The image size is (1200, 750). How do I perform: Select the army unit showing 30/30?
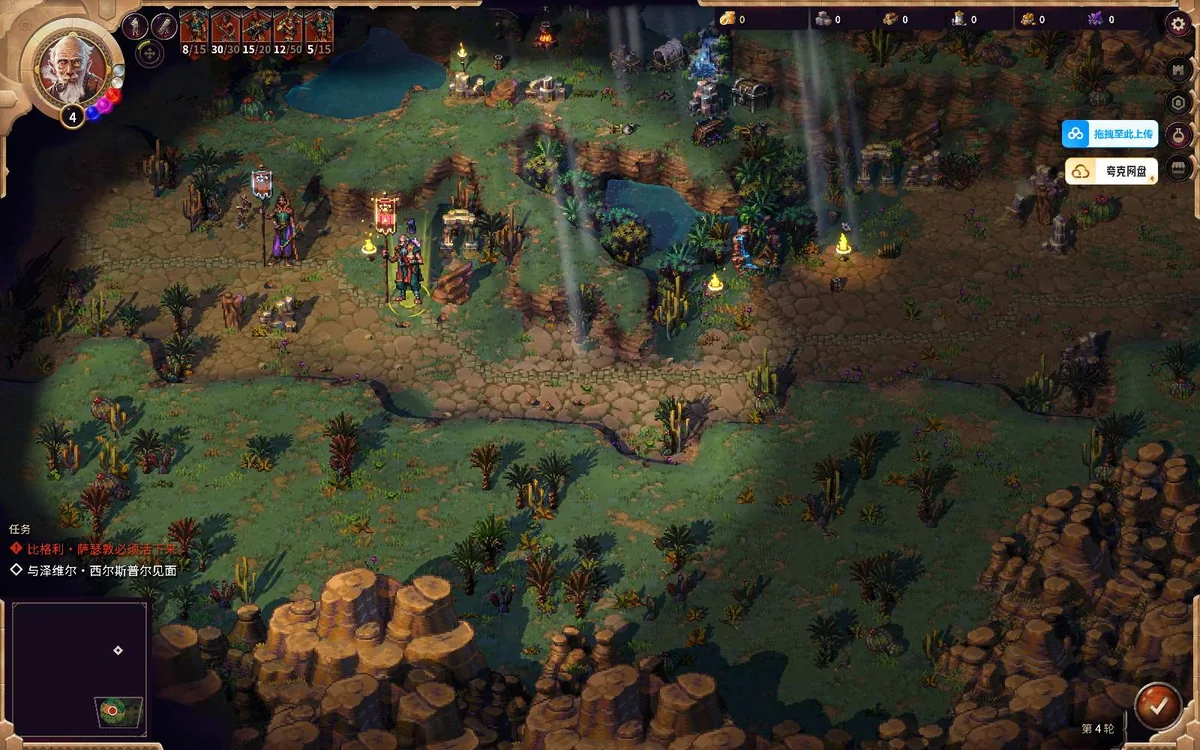[x=225, y=29]
